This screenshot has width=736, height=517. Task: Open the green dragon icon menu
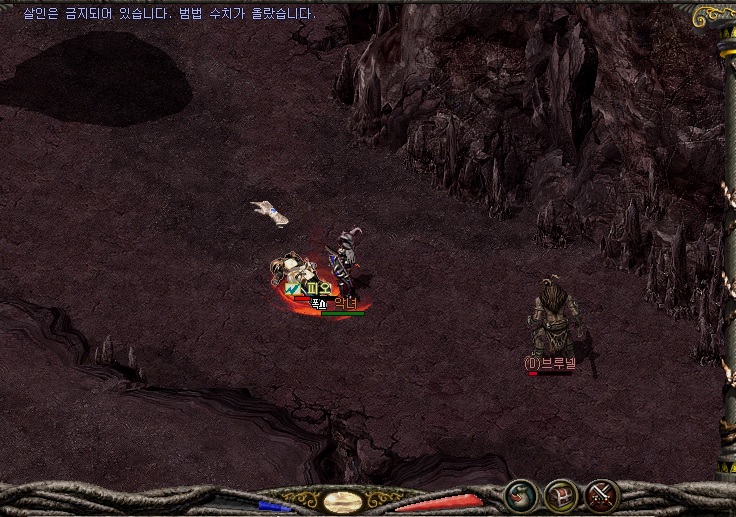click(520, 496)
